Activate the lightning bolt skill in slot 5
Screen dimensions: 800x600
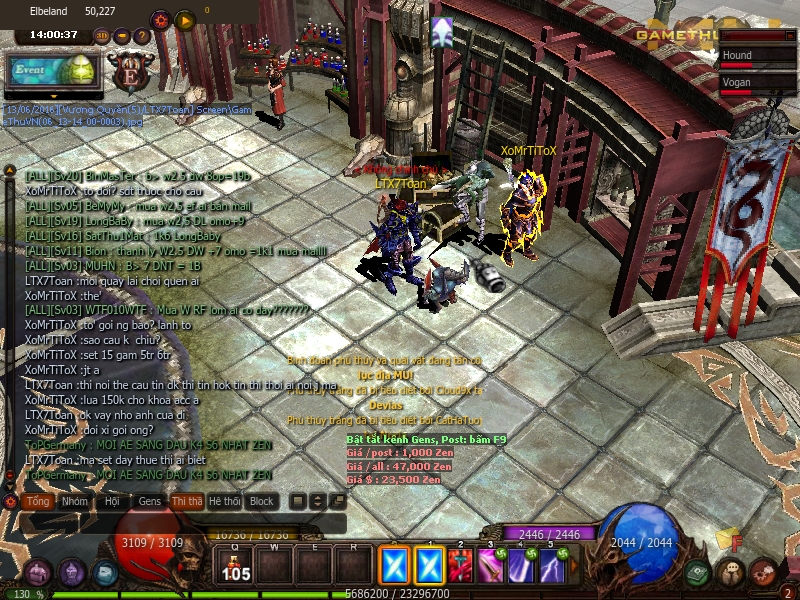552,567
